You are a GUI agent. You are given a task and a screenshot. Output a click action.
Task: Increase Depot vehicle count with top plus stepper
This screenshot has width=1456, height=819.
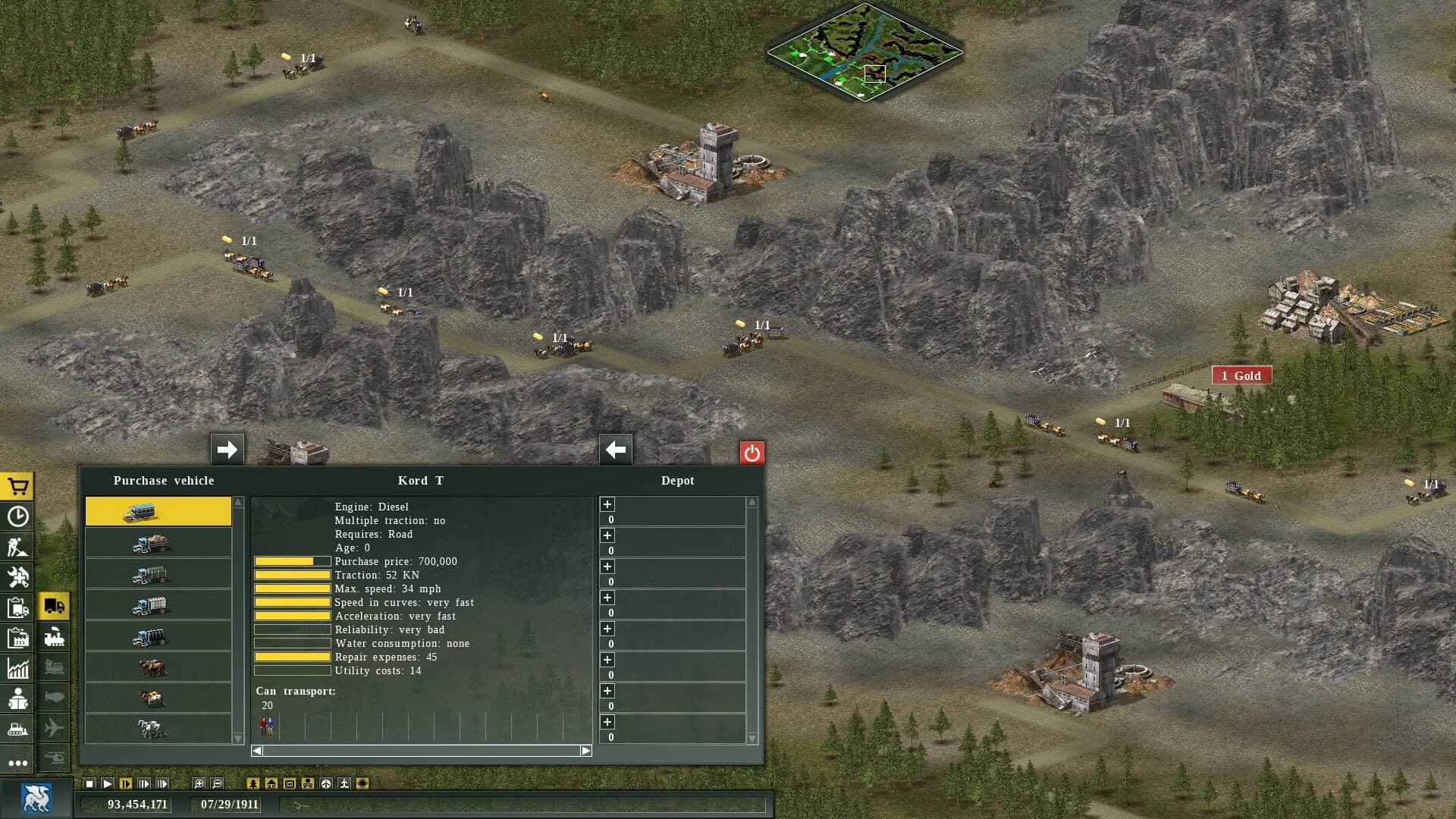(x=607, y=504)
